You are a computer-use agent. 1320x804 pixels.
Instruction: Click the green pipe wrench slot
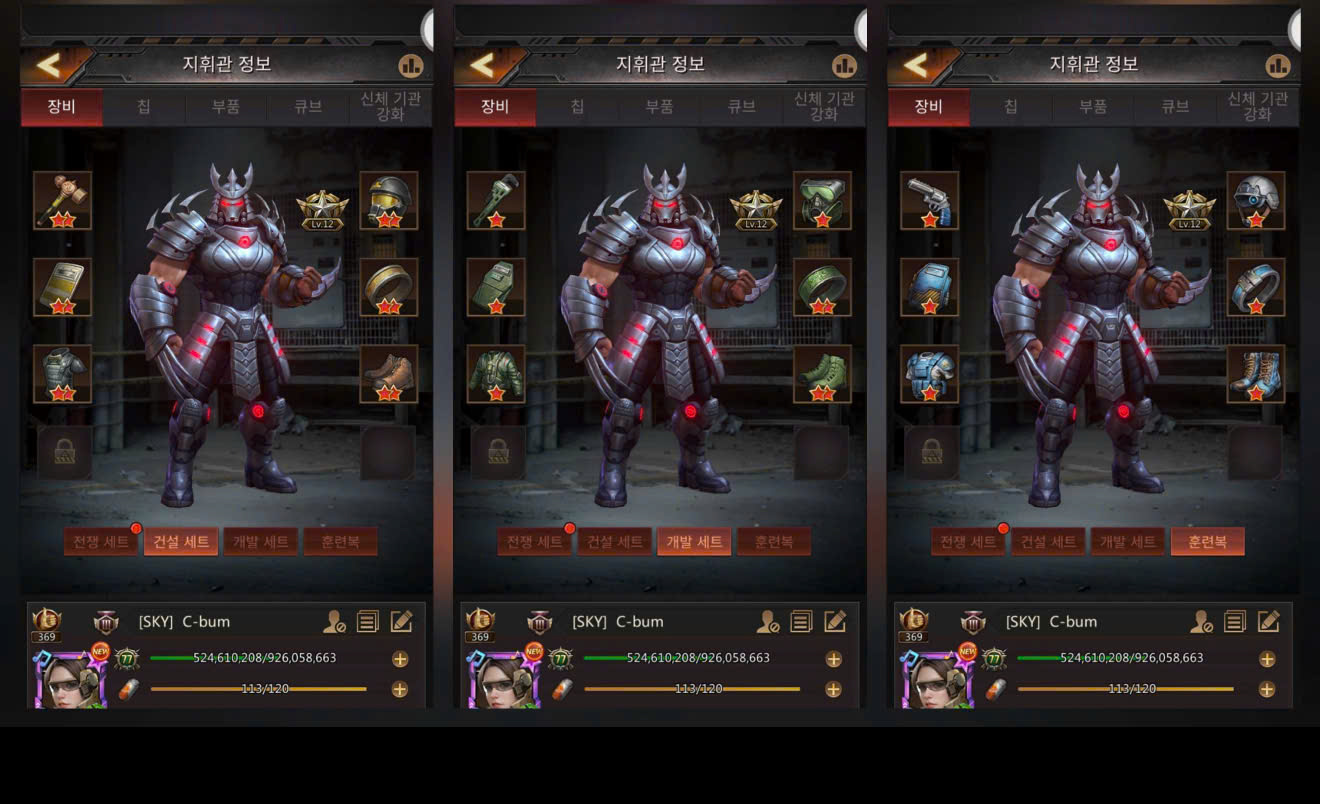[496, 200]
